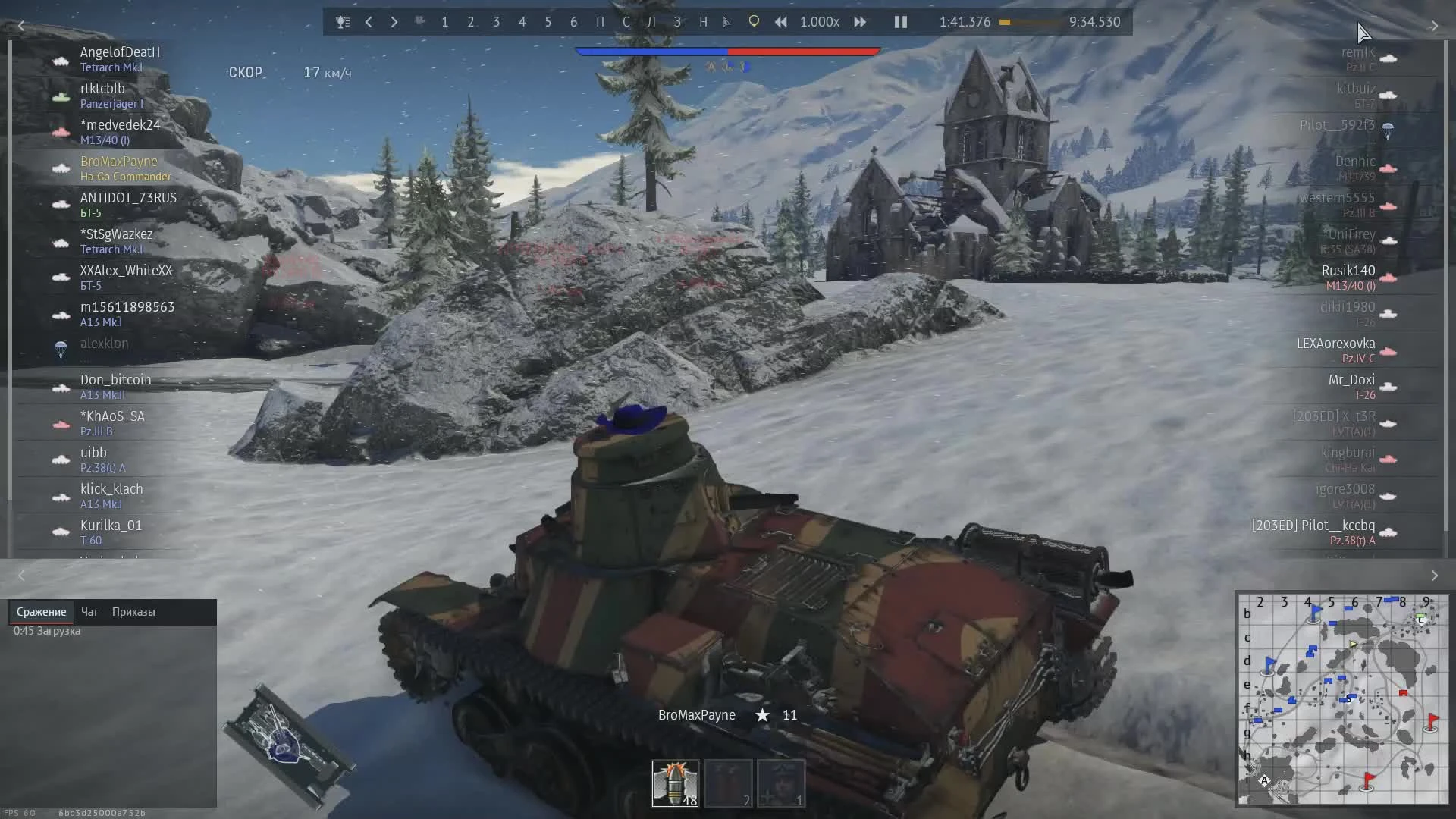This screenshot has height=819, width=1456.
Task: Click the minimap in the bottom right corner
Action: coord(1344,701)
